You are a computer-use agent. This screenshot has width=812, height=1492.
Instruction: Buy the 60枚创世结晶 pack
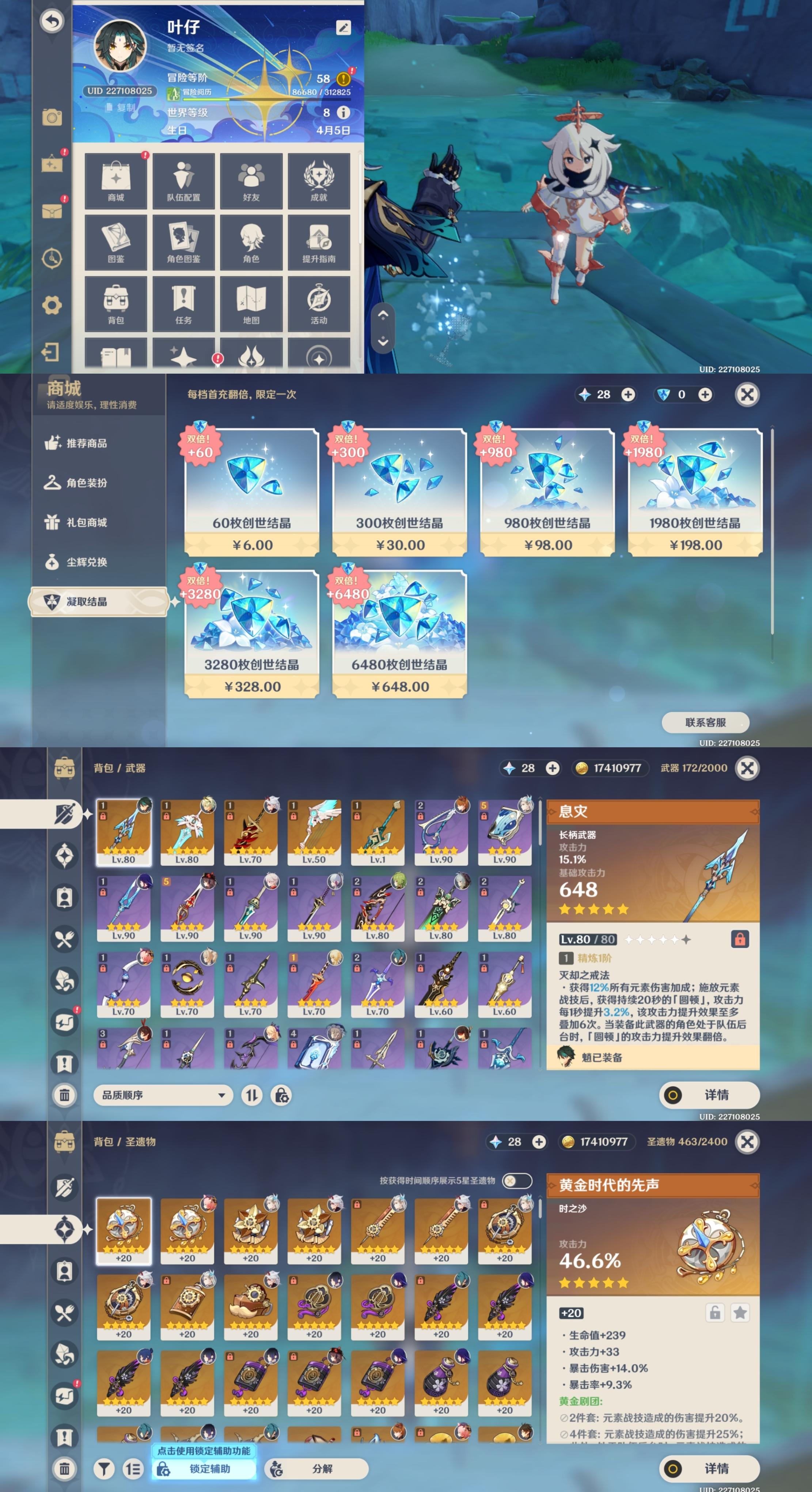coord(252,492)
